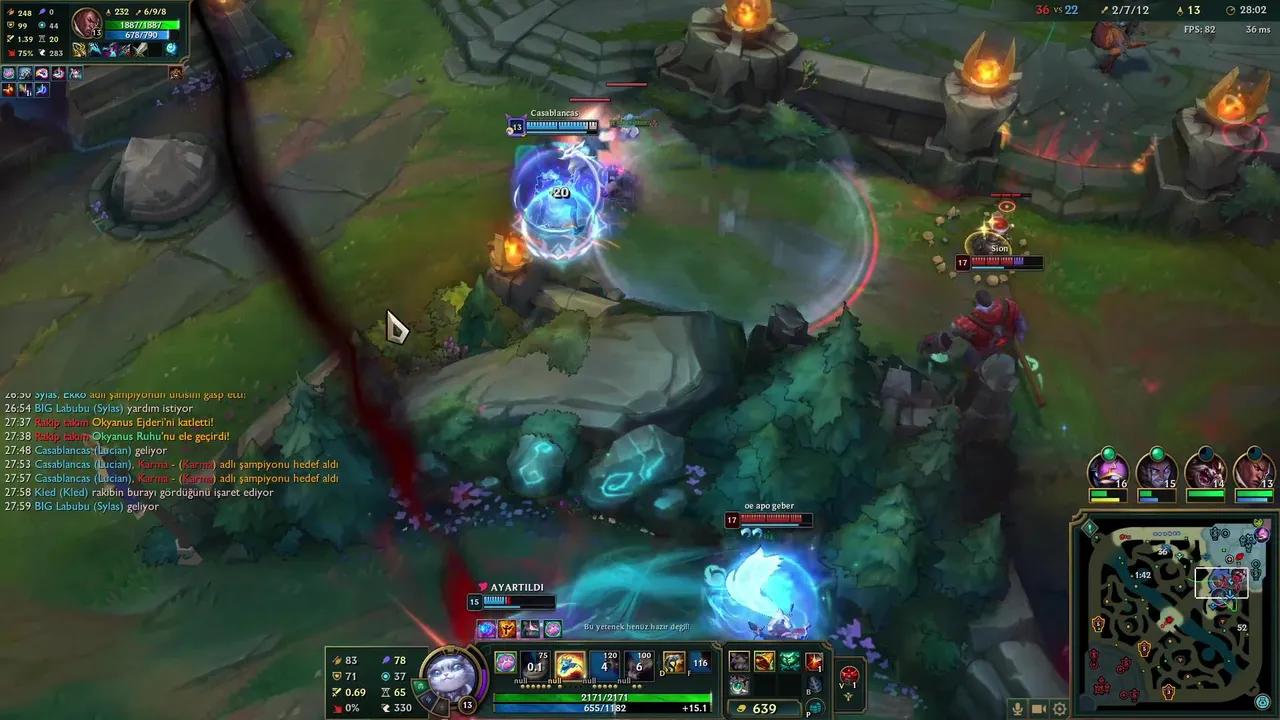Click Yuumi's ultimate ability icon
The height and width of the screenshot is (720, 1280).
point(639,660)
